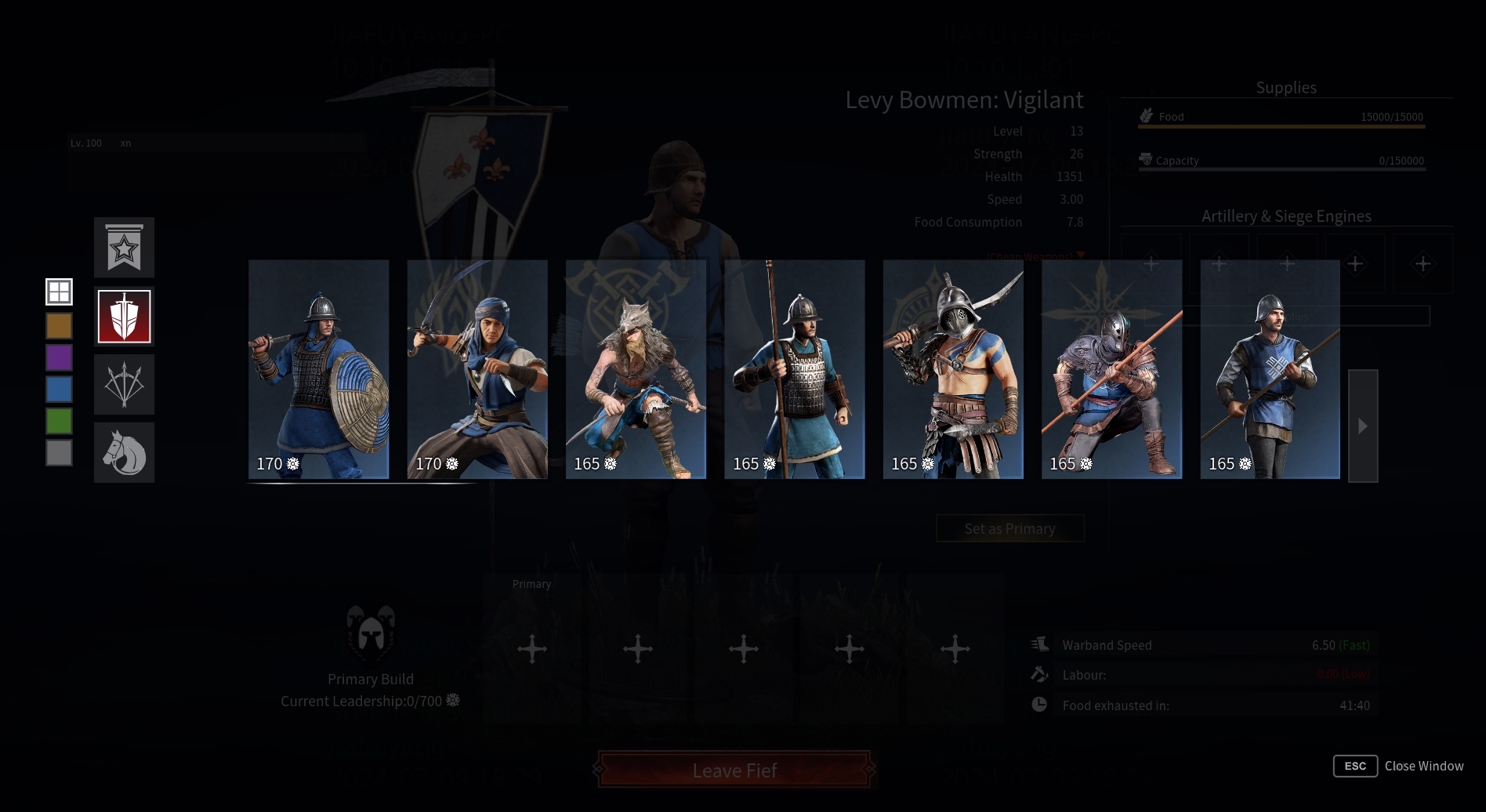
Task: Select the swordsman with round blue shield
Action: [318, 369]
